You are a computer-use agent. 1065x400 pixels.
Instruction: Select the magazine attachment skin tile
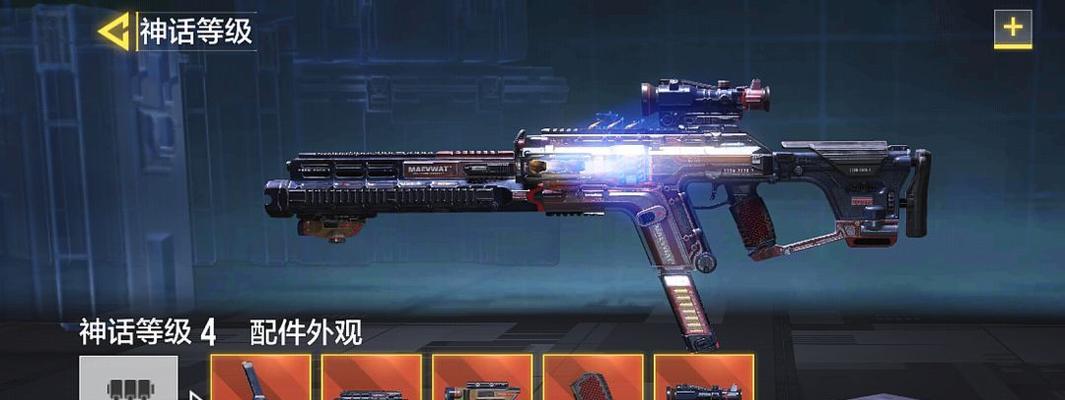260,378
